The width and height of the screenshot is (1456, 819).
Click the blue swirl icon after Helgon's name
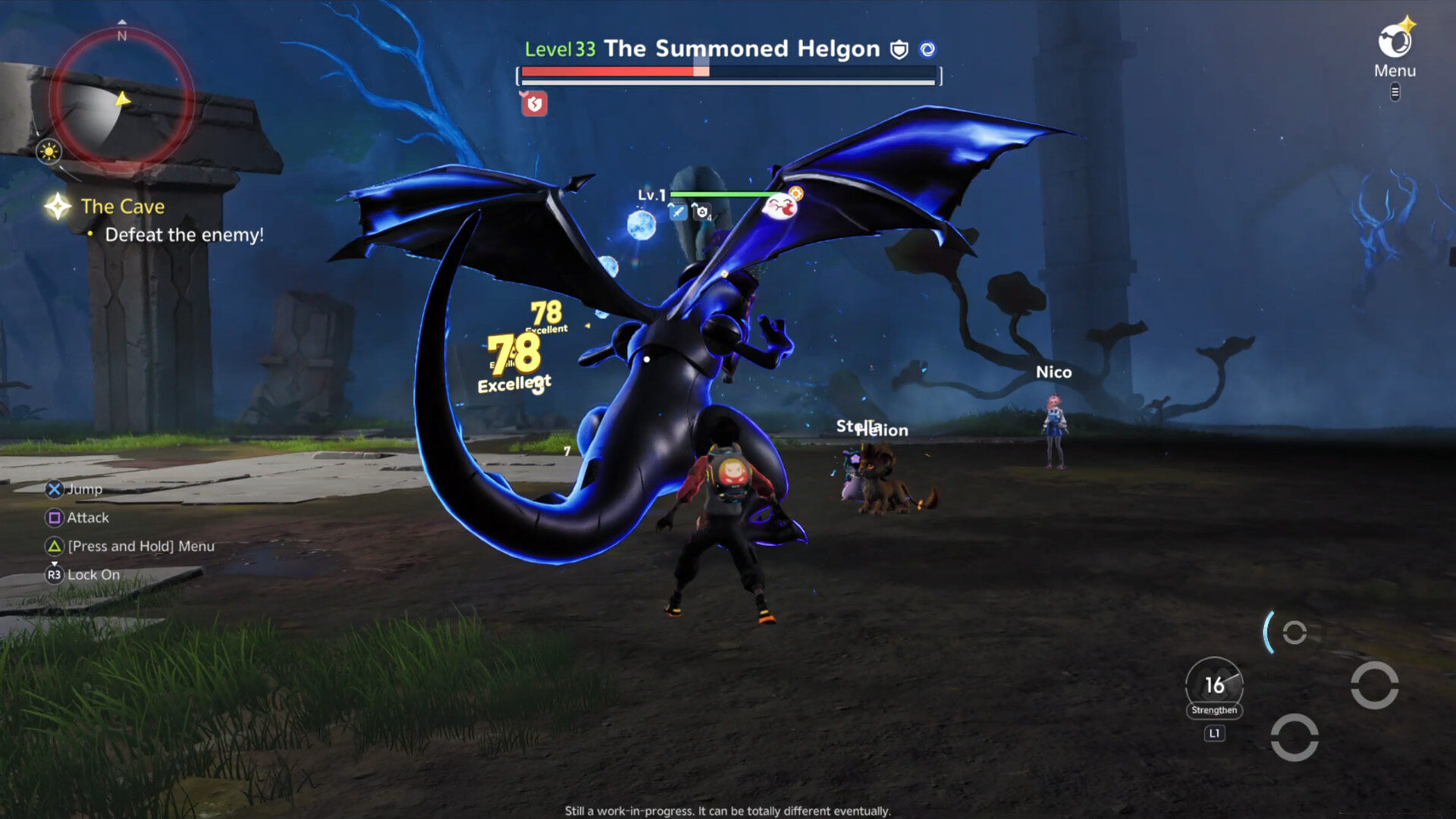[x=926, y=49]
